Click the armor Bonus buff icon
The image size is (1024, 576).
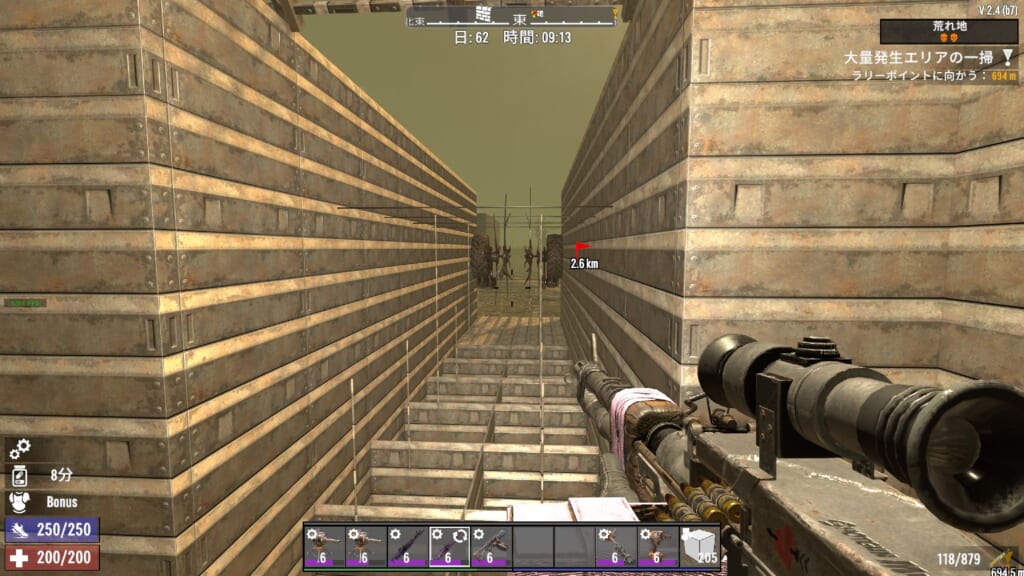click(20, 502)
